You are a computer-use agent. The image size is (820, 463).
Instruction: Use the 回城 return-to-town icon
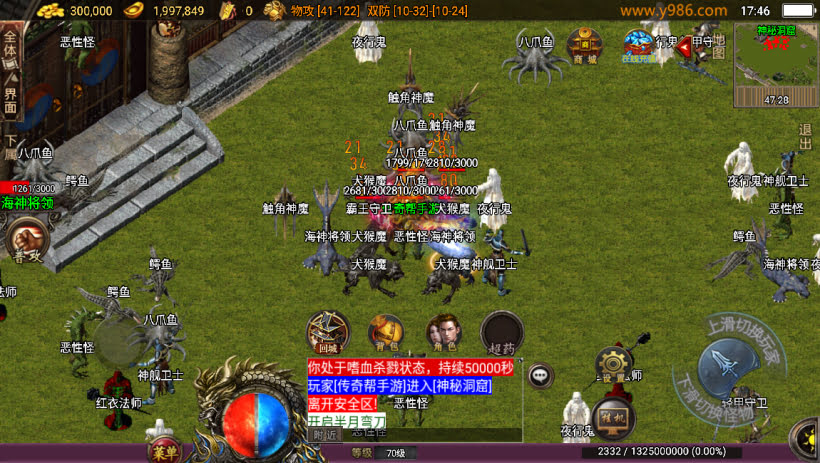[327, 333]
